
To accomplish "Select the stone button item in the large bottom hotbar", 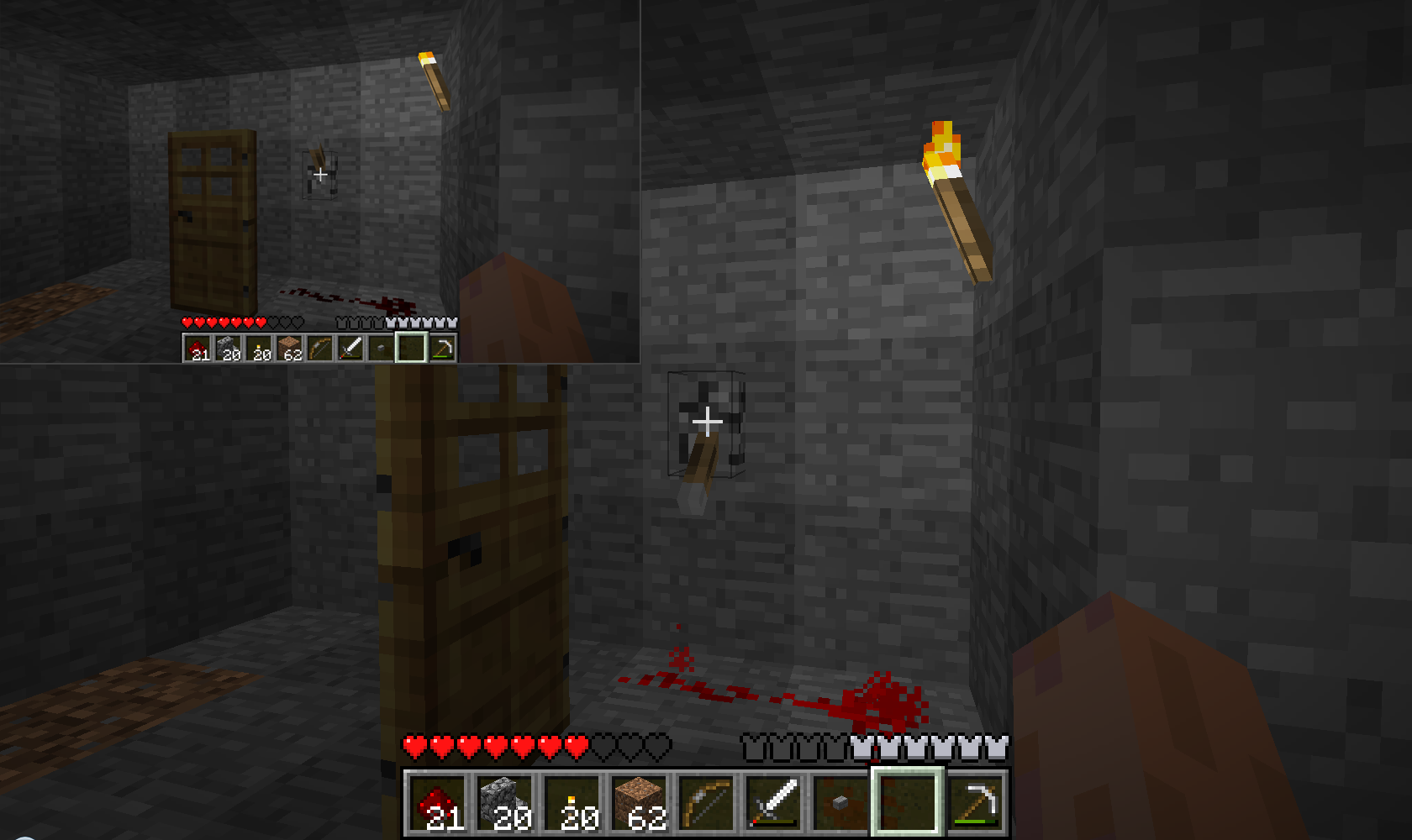I will click(840, 802).
